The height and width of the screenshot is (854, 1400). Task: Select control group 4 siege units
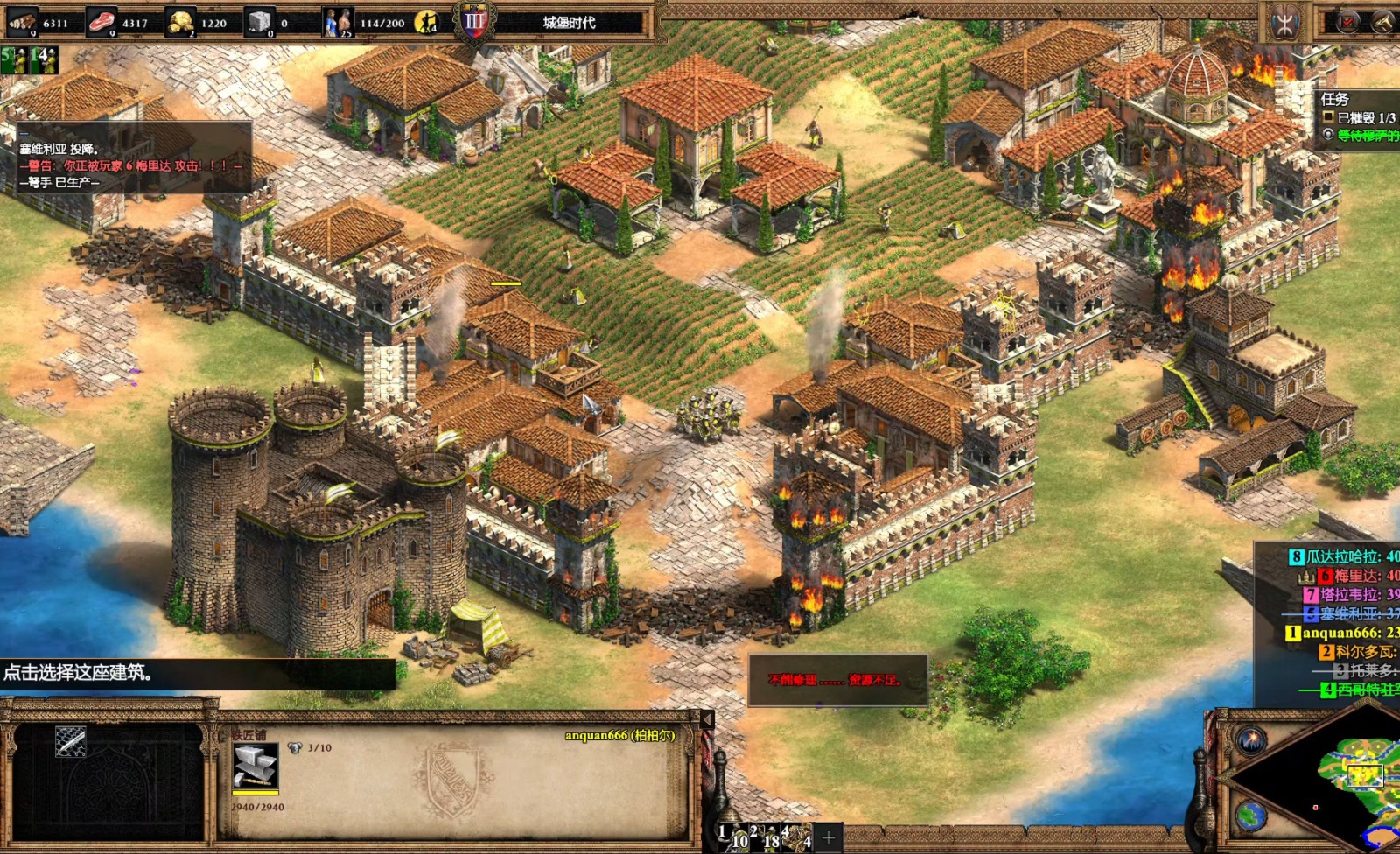pyautogui.click(x=796, y=837)
